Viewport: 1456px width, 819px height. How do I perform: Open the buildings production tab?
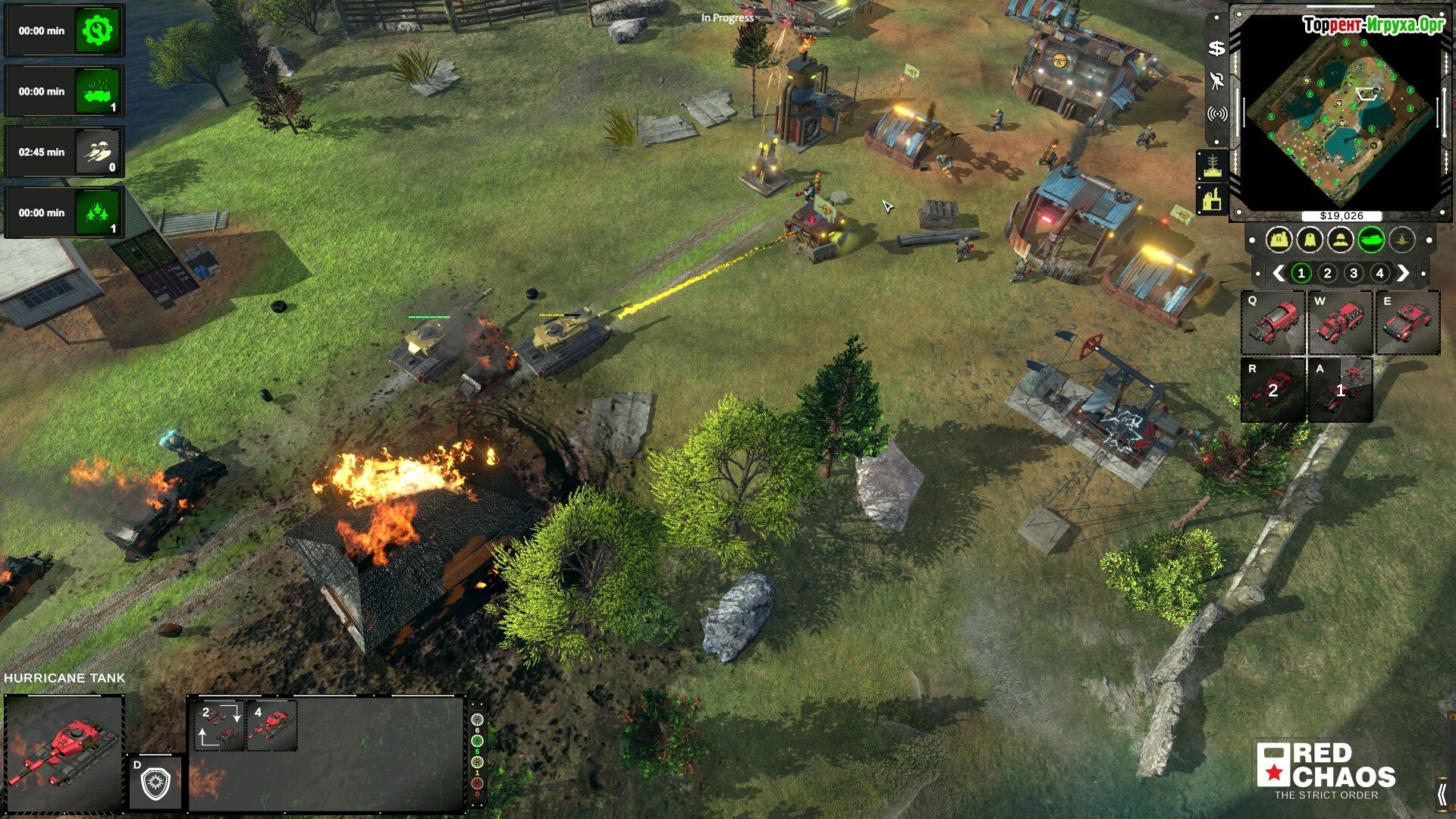(x=1279, y=240)
